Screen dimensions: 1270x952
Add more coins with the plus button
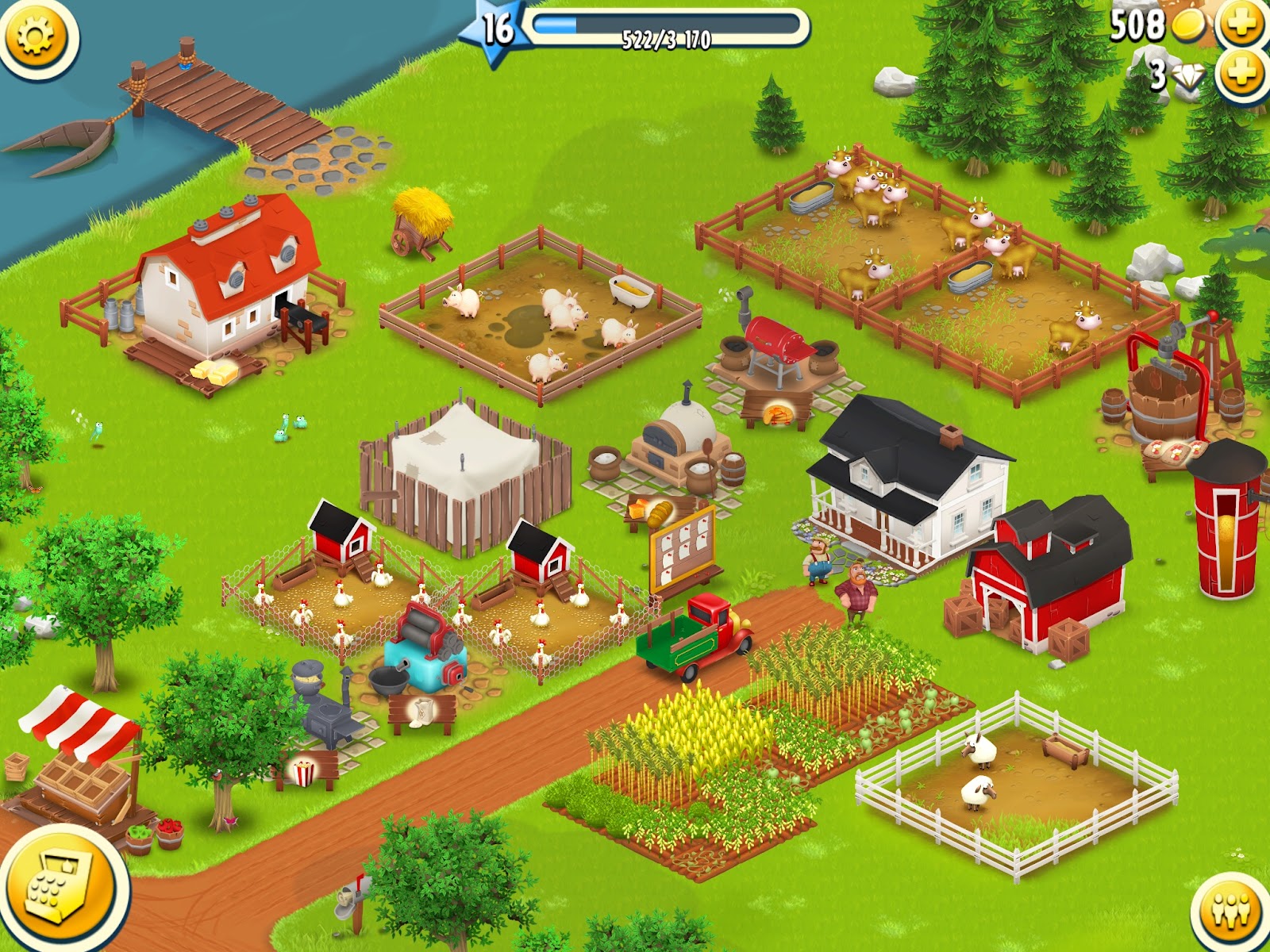click(x=1243, y=24)
